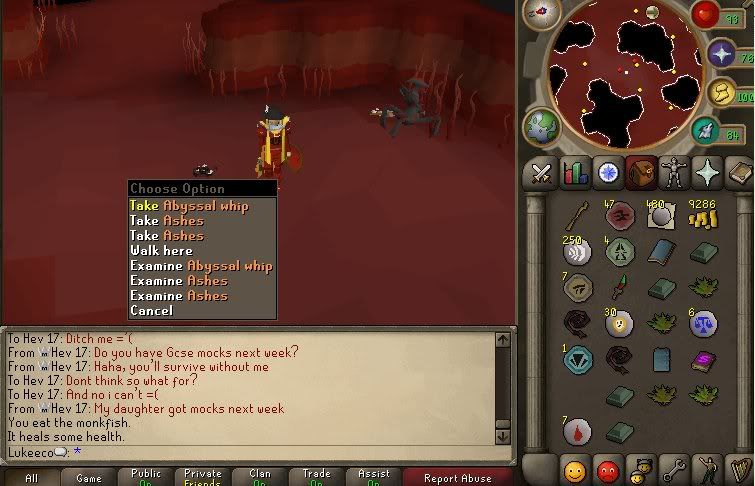Open the Stats bar-chart tab
755x486 pixels.
[574, 173]
